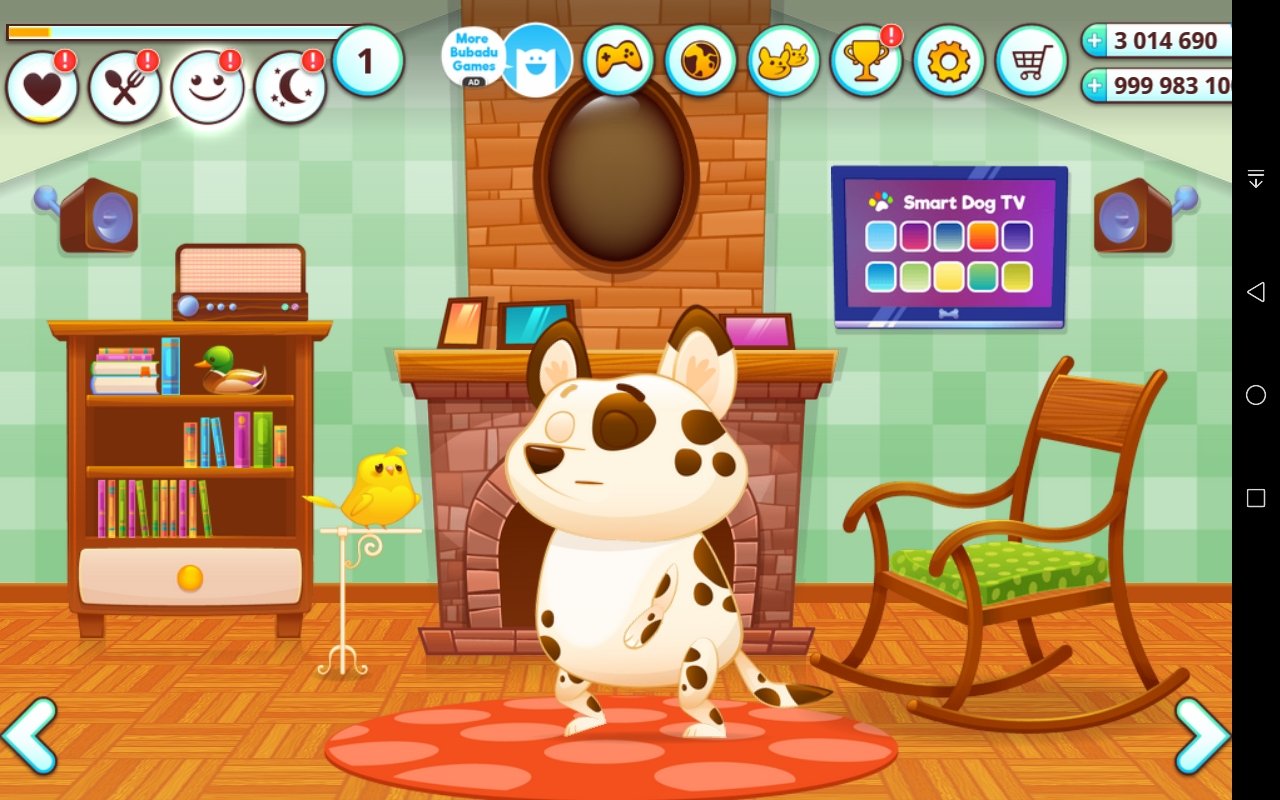Open the heart health status icon

[x=42, y=88]
